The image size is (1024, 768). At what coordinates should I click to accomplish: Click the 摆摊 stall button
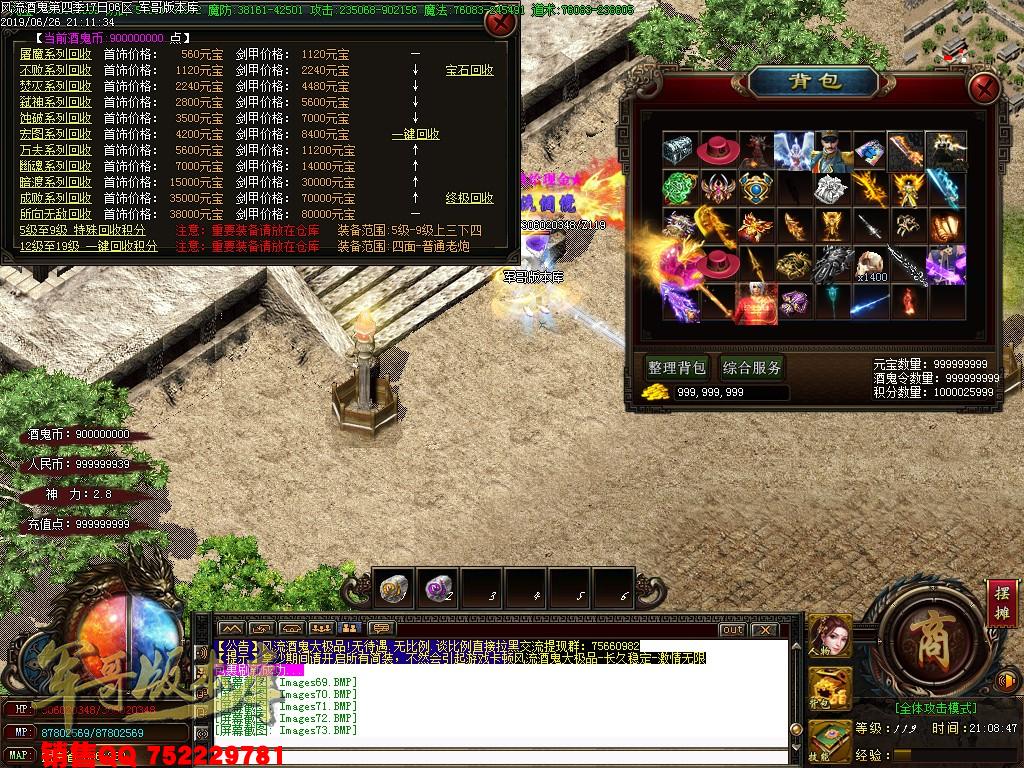(x=1001, y=601)
